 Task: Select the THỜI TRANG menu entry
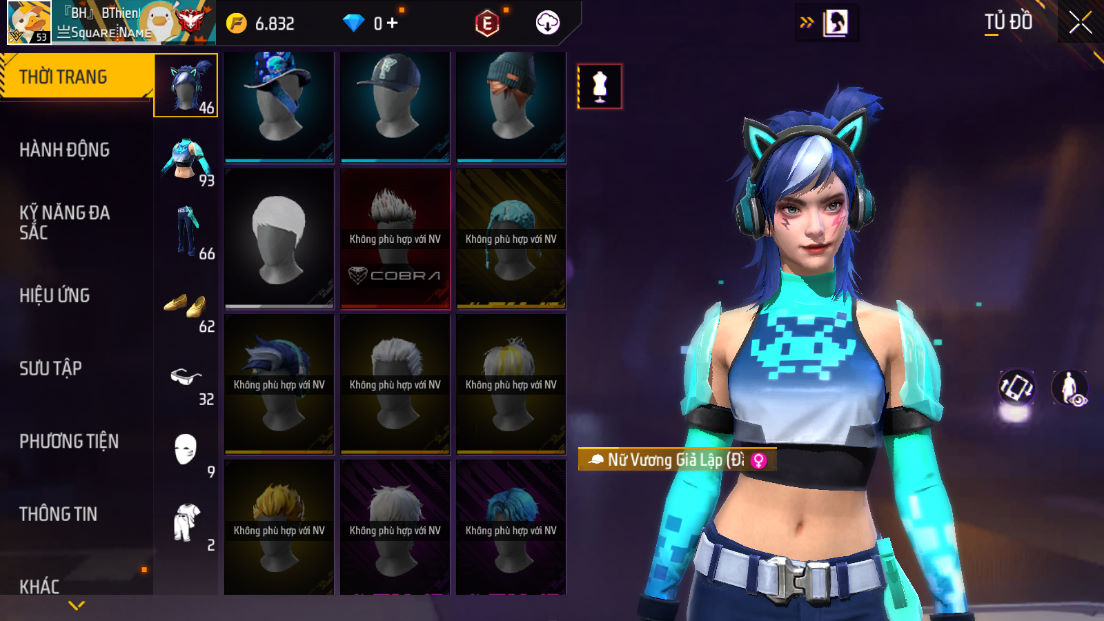coord(64,77)
